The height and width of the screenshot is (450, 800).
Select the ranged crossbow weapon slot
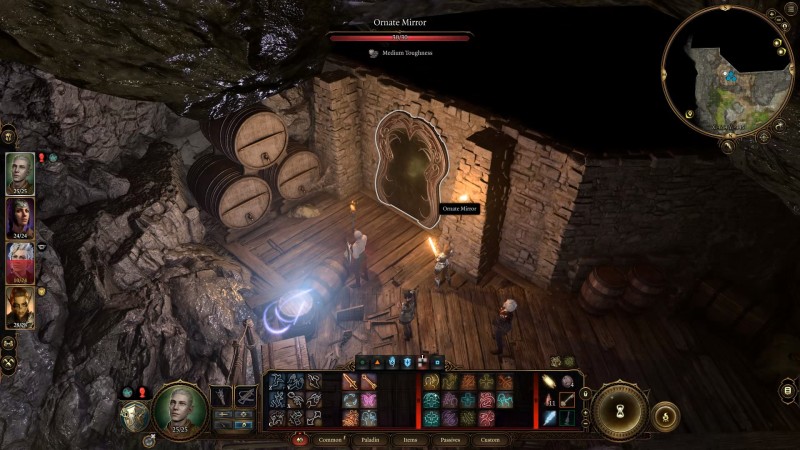(x=245, y=397)
